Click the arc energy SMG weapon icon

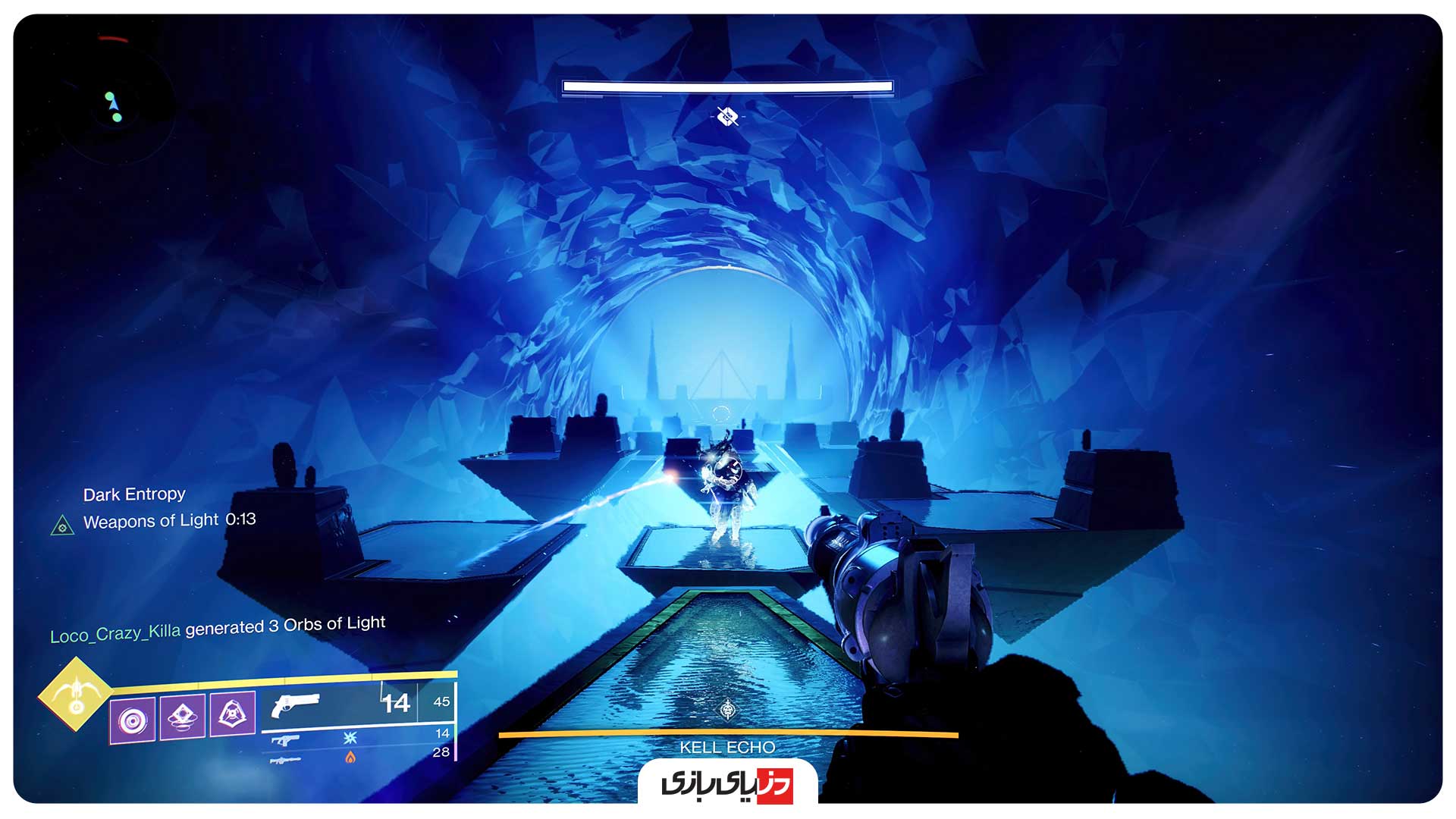point(285,739)
